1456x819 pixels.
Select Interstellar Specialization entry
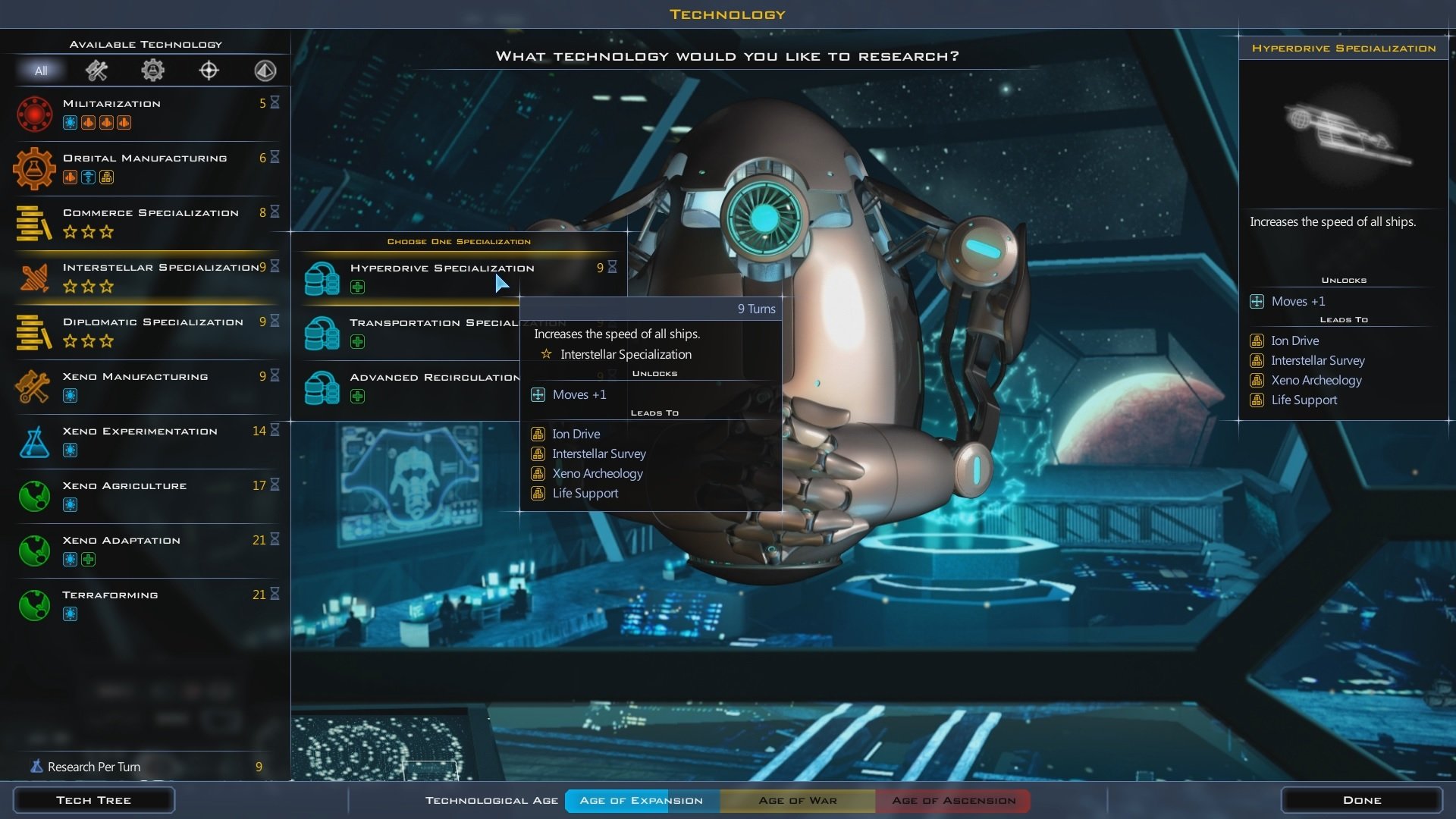pos(144,277)
